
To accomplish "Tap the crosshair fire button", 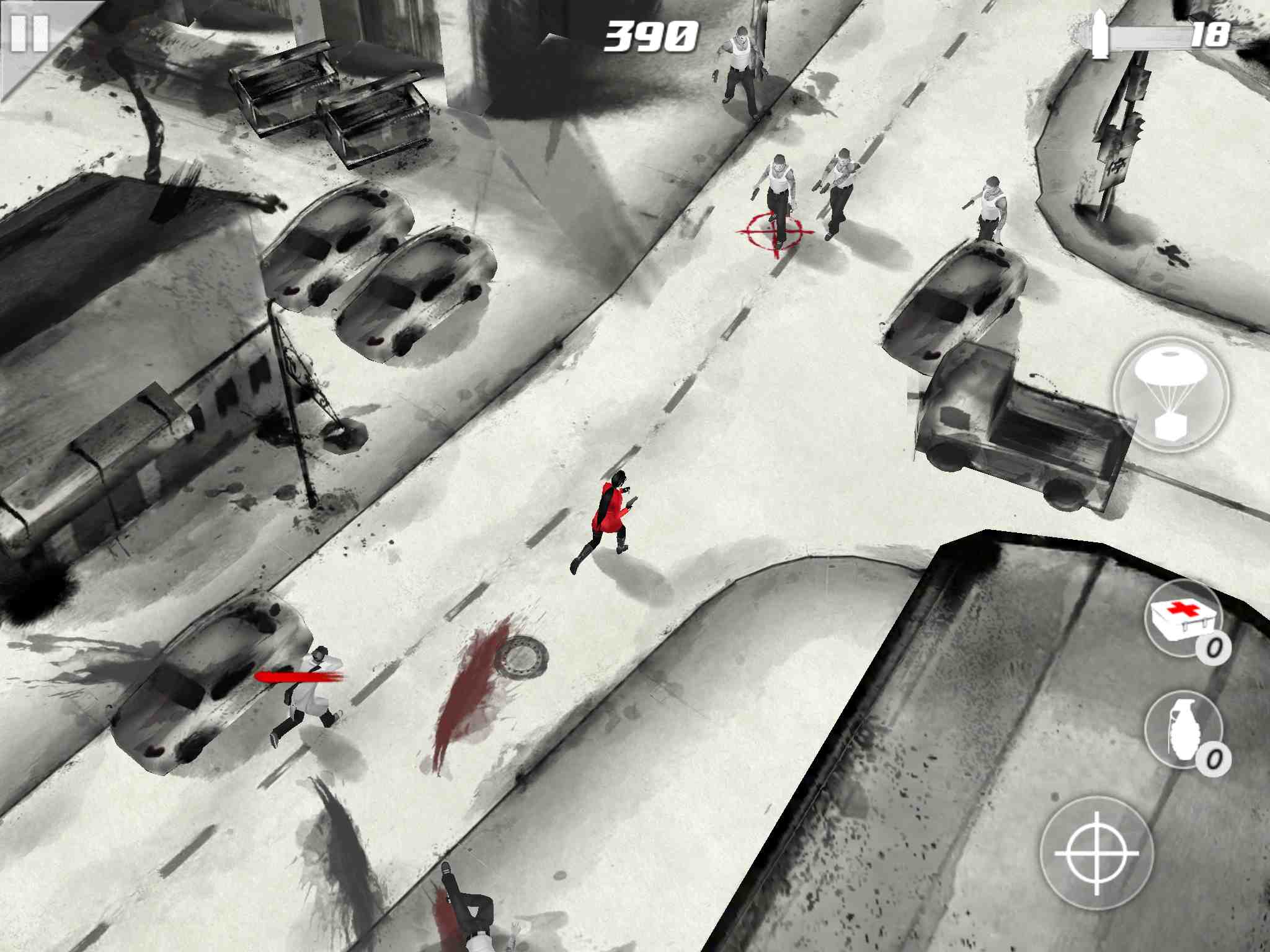I will point(1096,853).
